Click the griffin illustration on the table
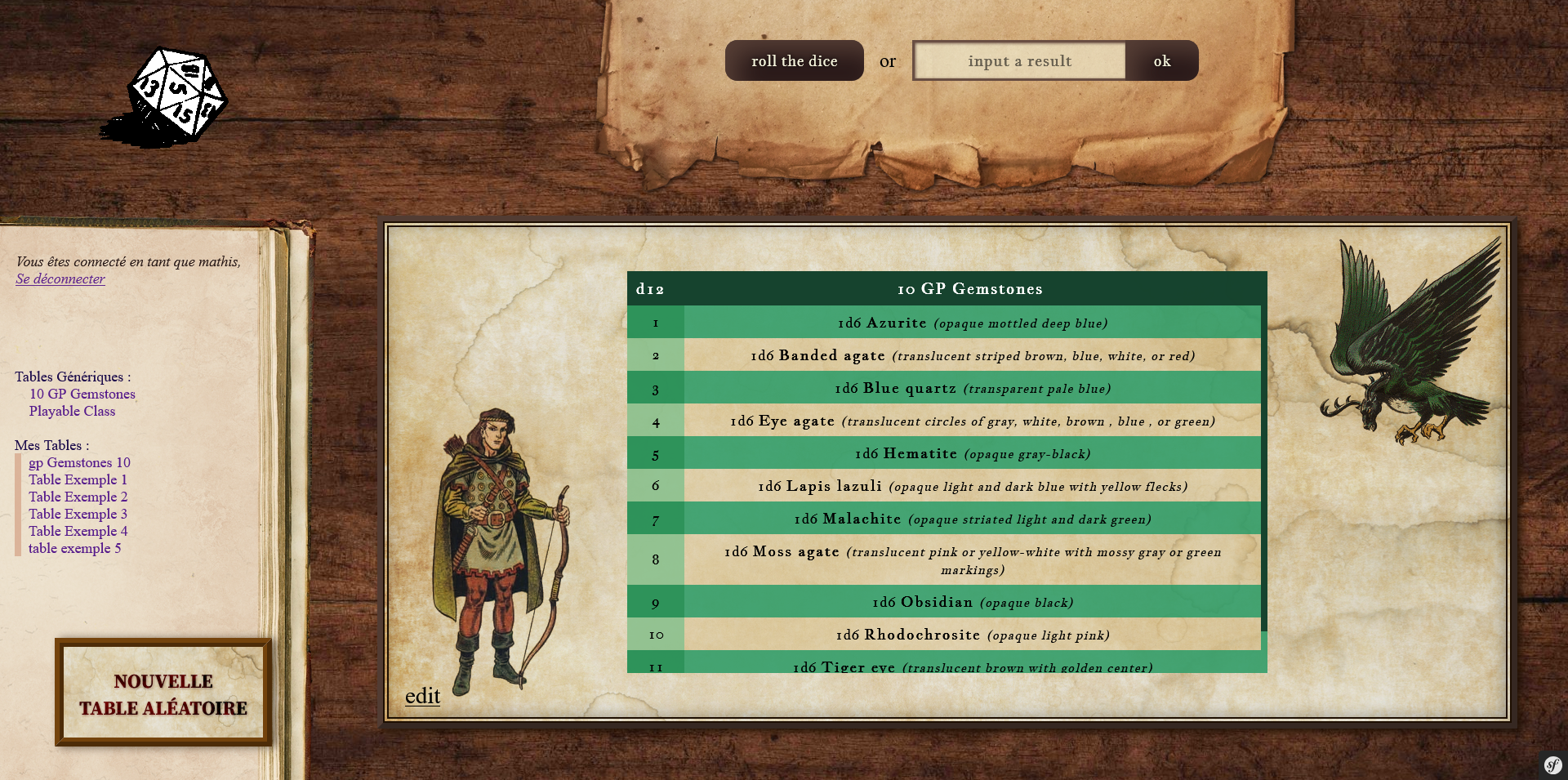Screen dimensions: 1568x780 [1413, 335]
